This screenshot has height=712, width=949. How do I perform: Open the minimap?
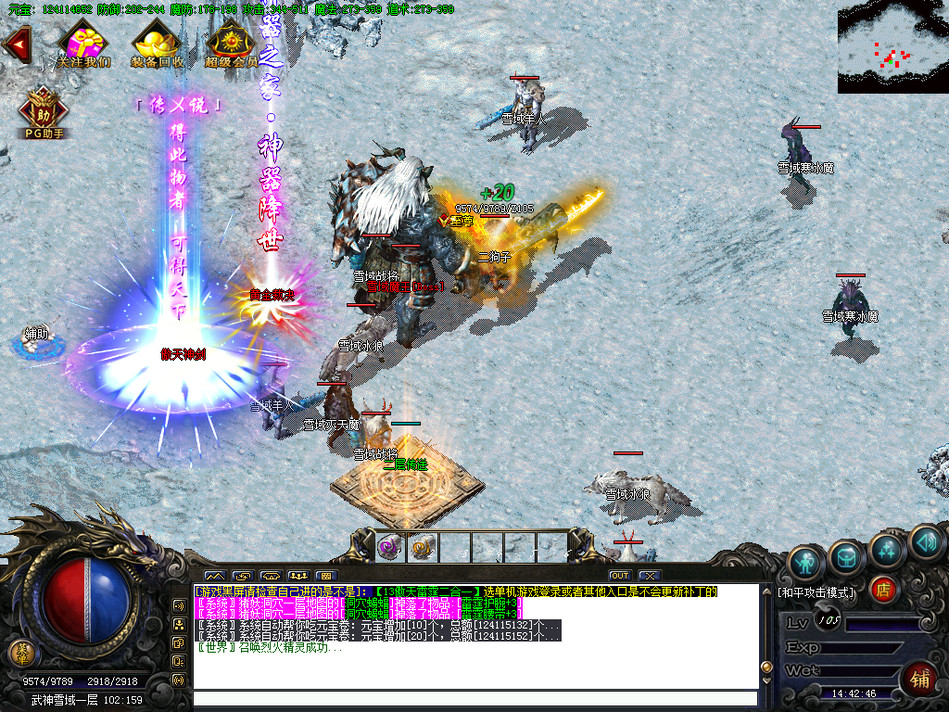(x=892, y=47)
